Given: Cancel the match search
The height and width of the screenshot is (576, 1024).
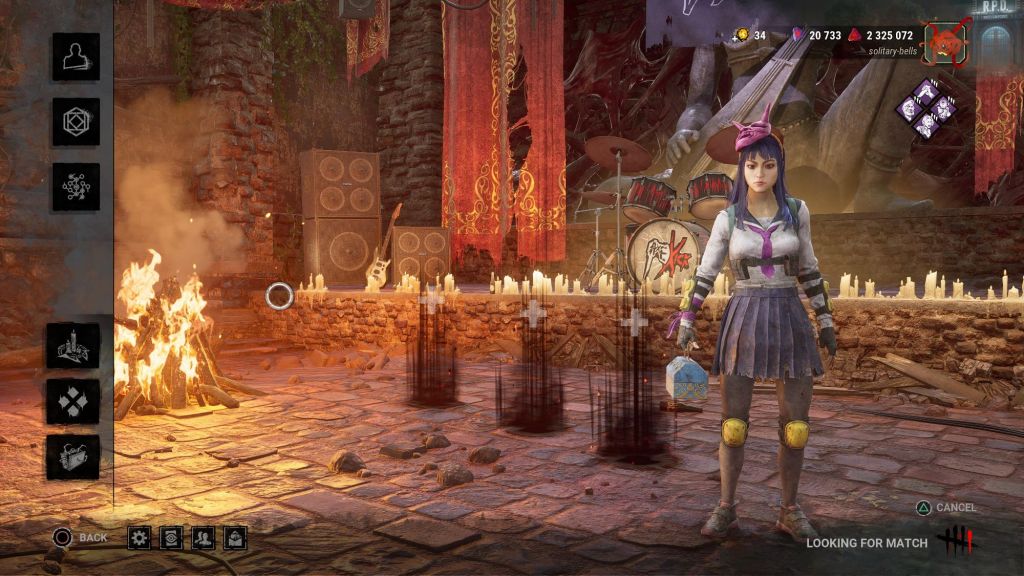Looking at the screenshot, I should (x=945, y=507).
